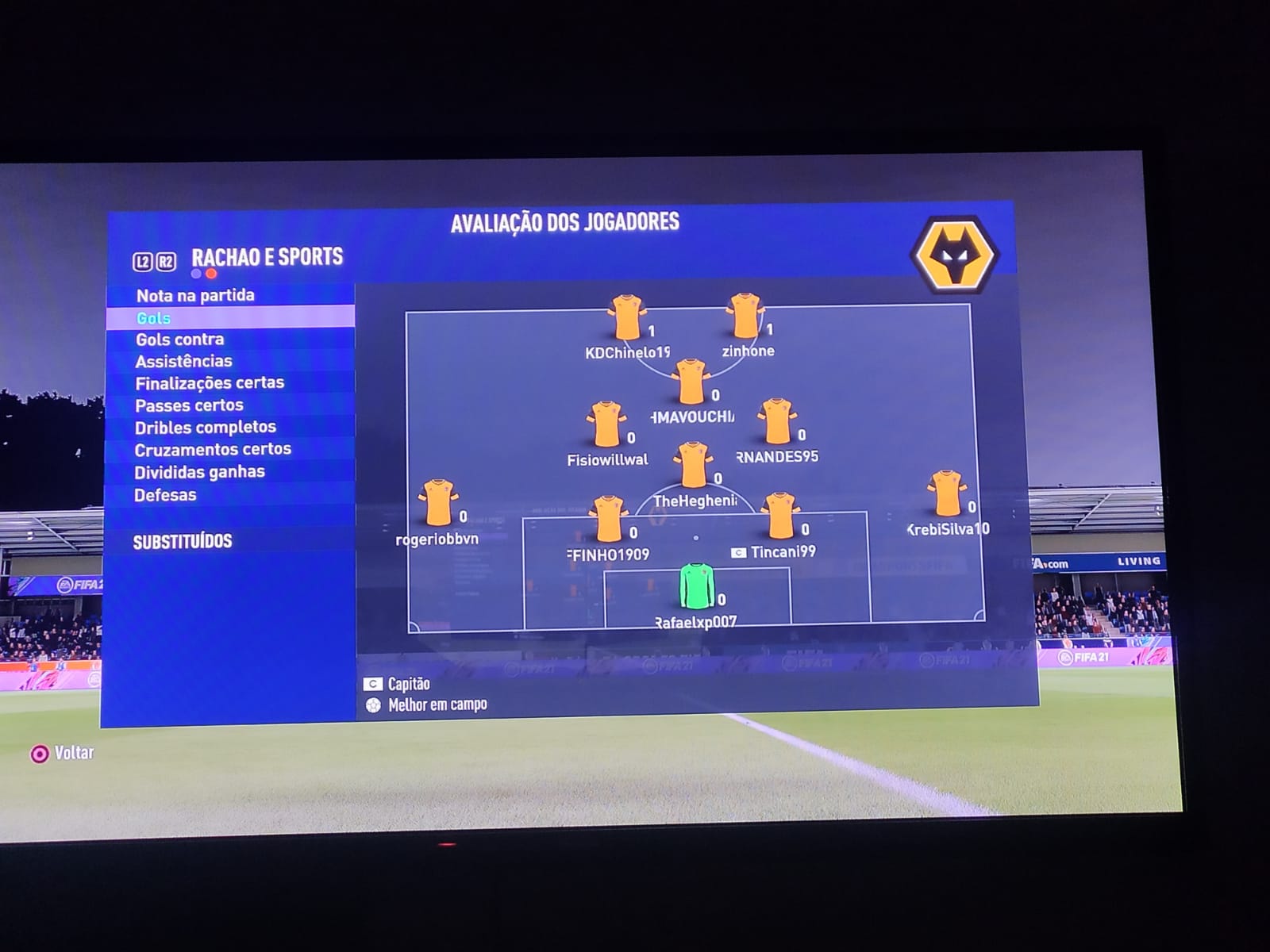Show Divididas ganhas stat
1270x952 pixels.
click(x=199, y=472)
